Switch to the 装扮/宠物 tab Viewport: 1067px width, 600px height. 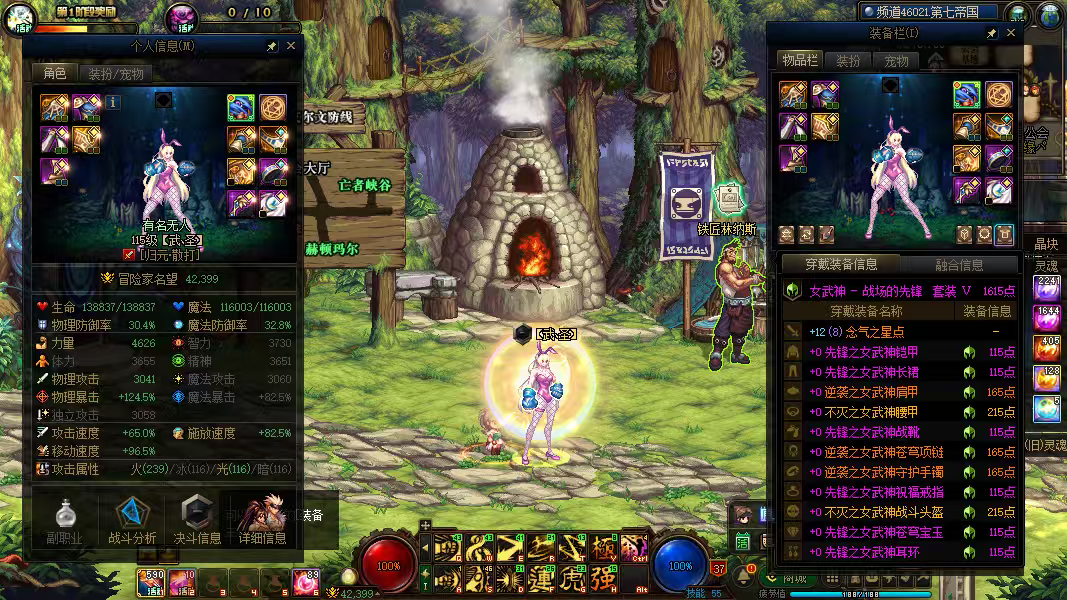[x=116, y=73]
